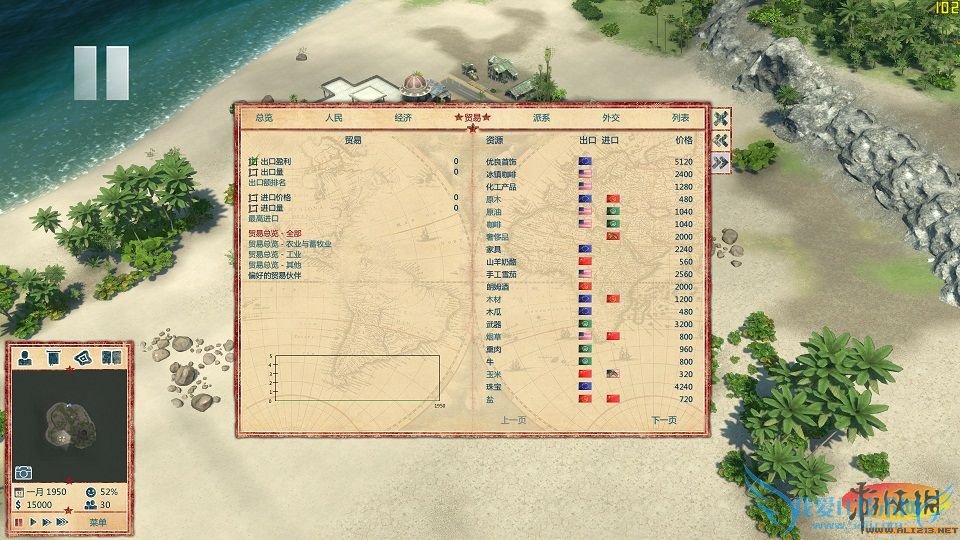Go to the next page with 下一页
The image size is (960, 540).
click(663, 420)
